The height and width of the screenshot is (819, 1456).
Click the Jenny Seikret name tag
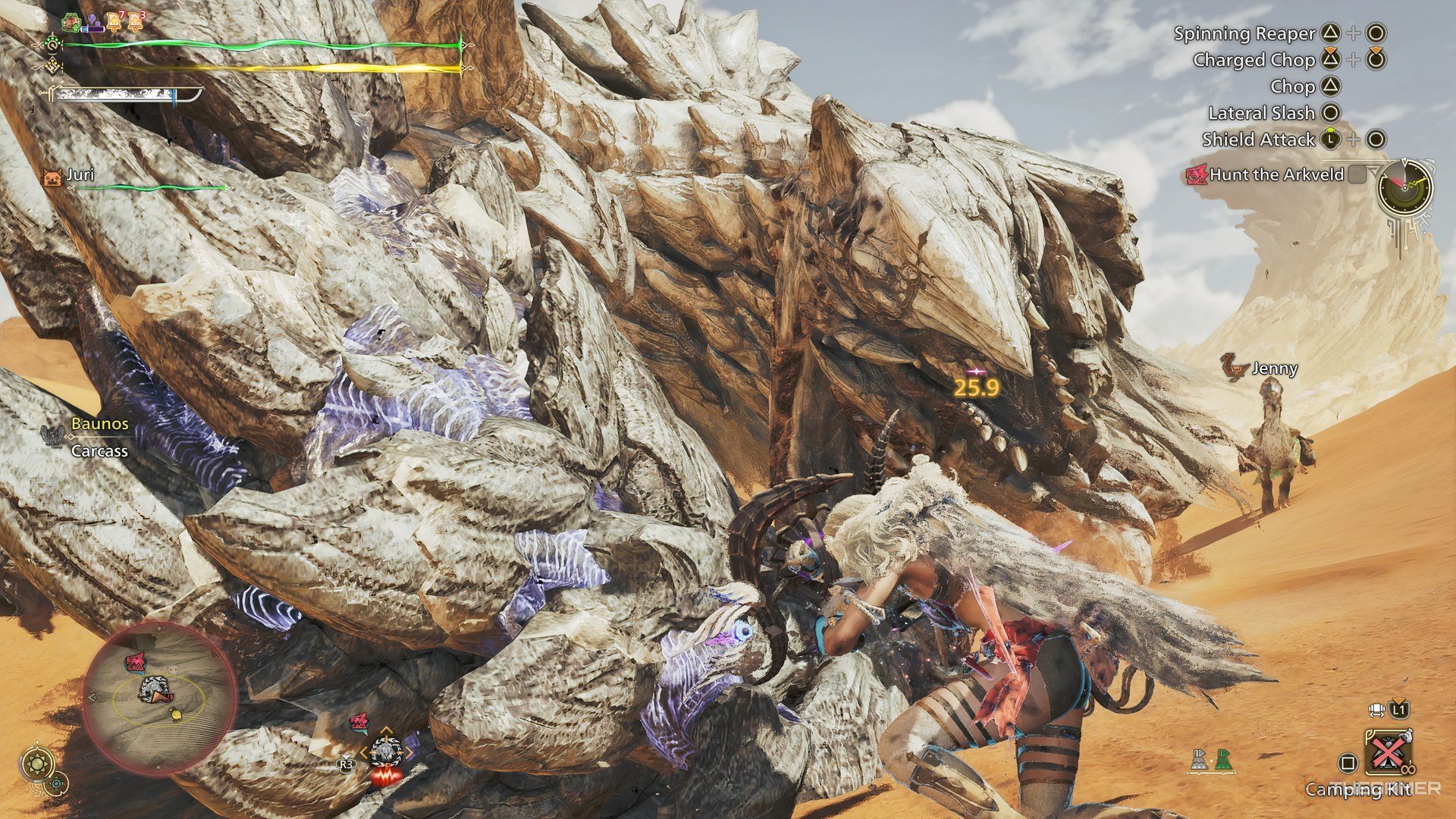point(1274,369)
